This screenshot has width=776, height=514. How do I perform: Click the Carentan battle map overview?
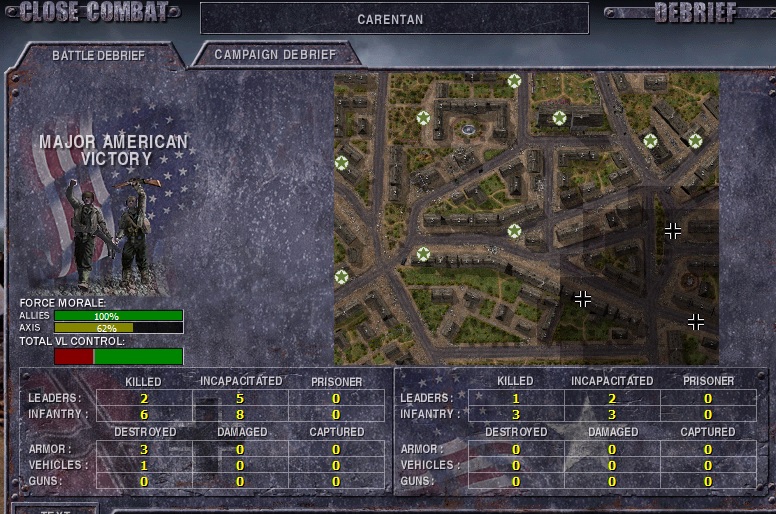(526, 218)
